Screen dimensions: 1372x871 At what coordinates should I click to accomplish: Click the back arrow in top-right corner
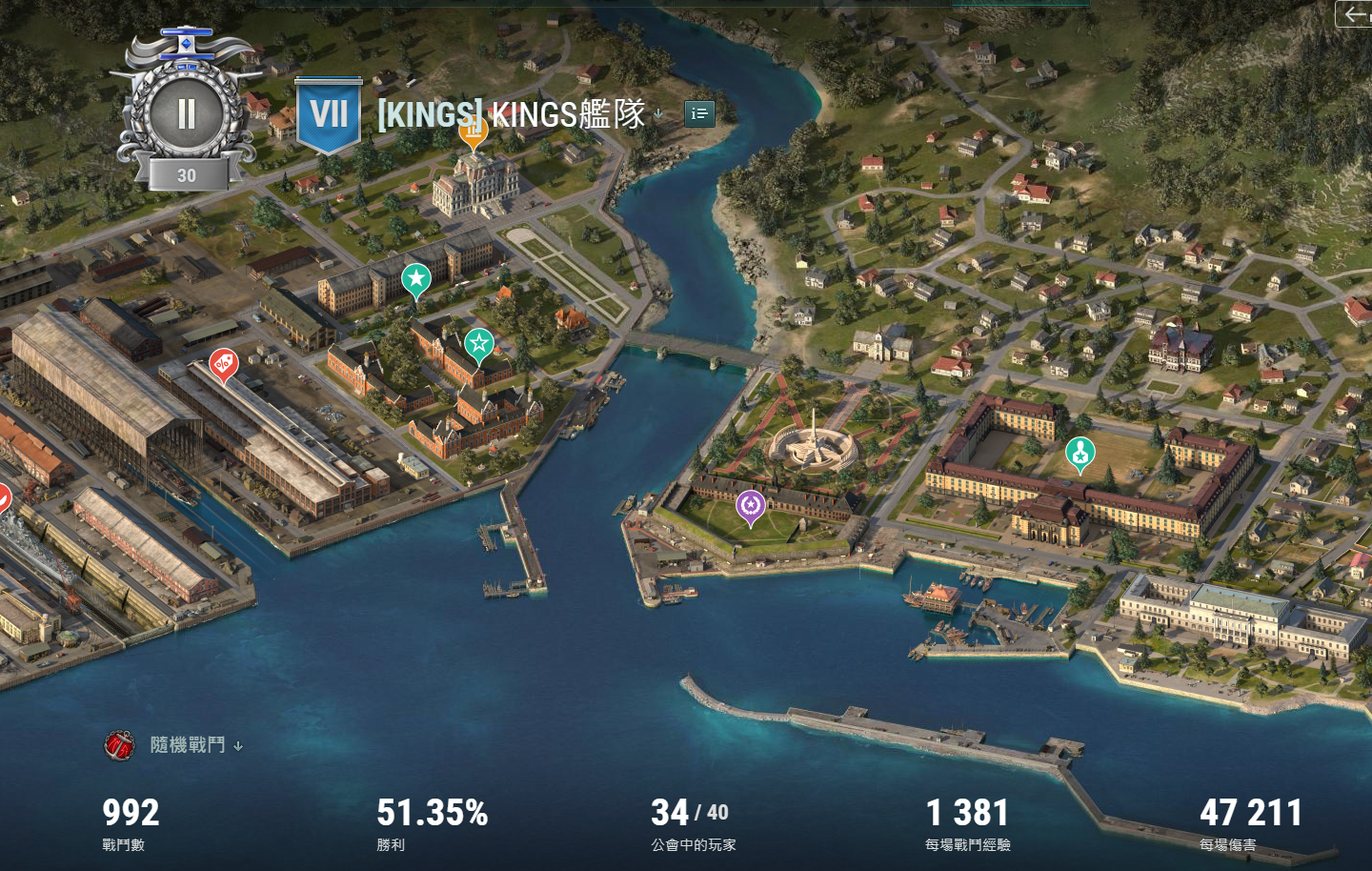pyautogui.click(x=1354, y=14)
